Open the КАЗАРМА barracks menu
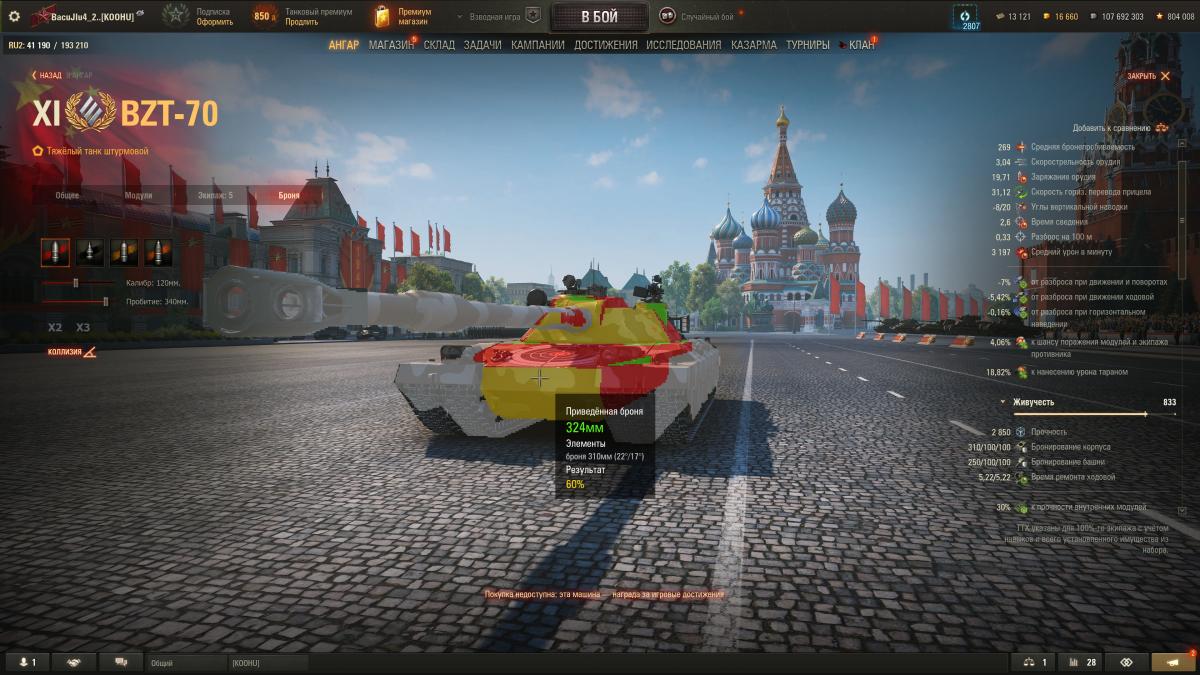Viewport: 1200px width, 675px height. (x=753, y=45)
